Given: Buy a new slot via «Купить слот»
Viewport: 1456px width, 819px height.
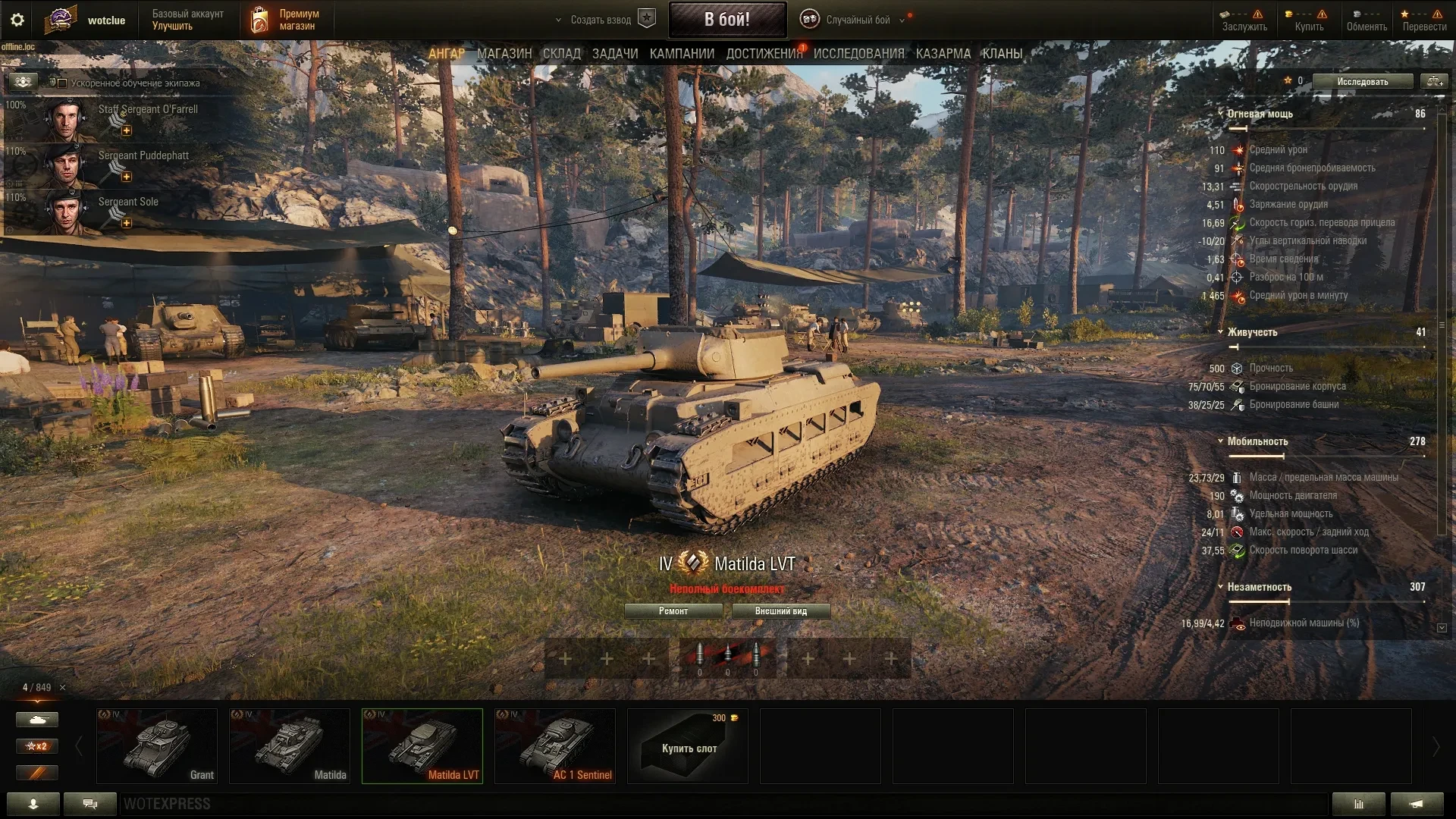Looking at the screenshot, I should tap(688, 745).
